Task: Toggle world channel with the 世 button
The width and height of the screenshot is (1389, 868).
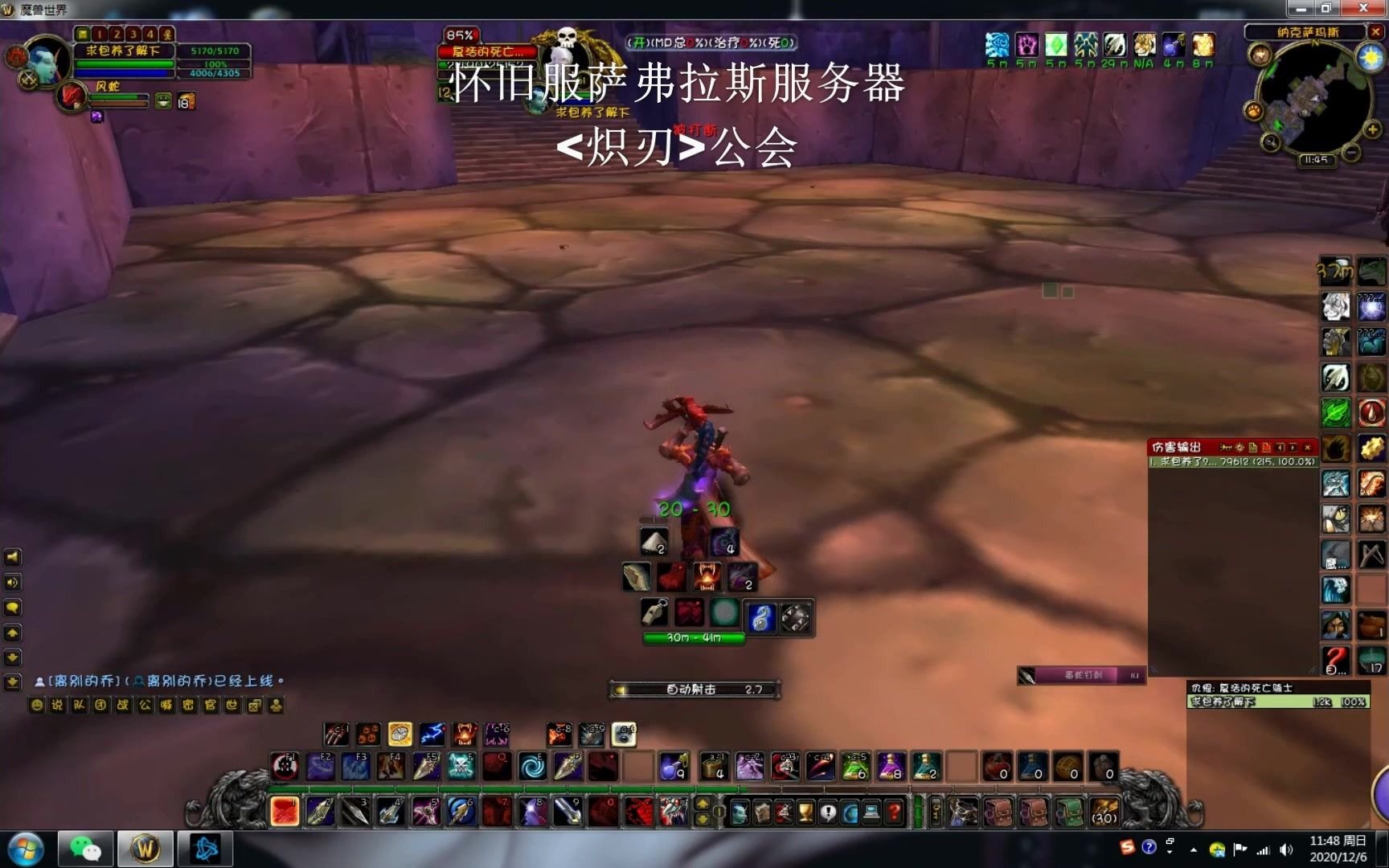Action: click(233, 705)
